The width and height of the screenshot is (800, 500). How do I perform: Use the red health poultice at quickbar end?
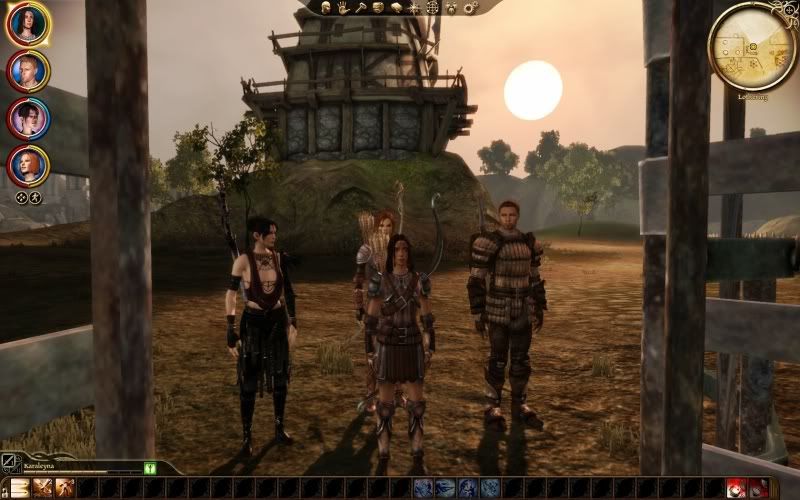click(737, 488)
